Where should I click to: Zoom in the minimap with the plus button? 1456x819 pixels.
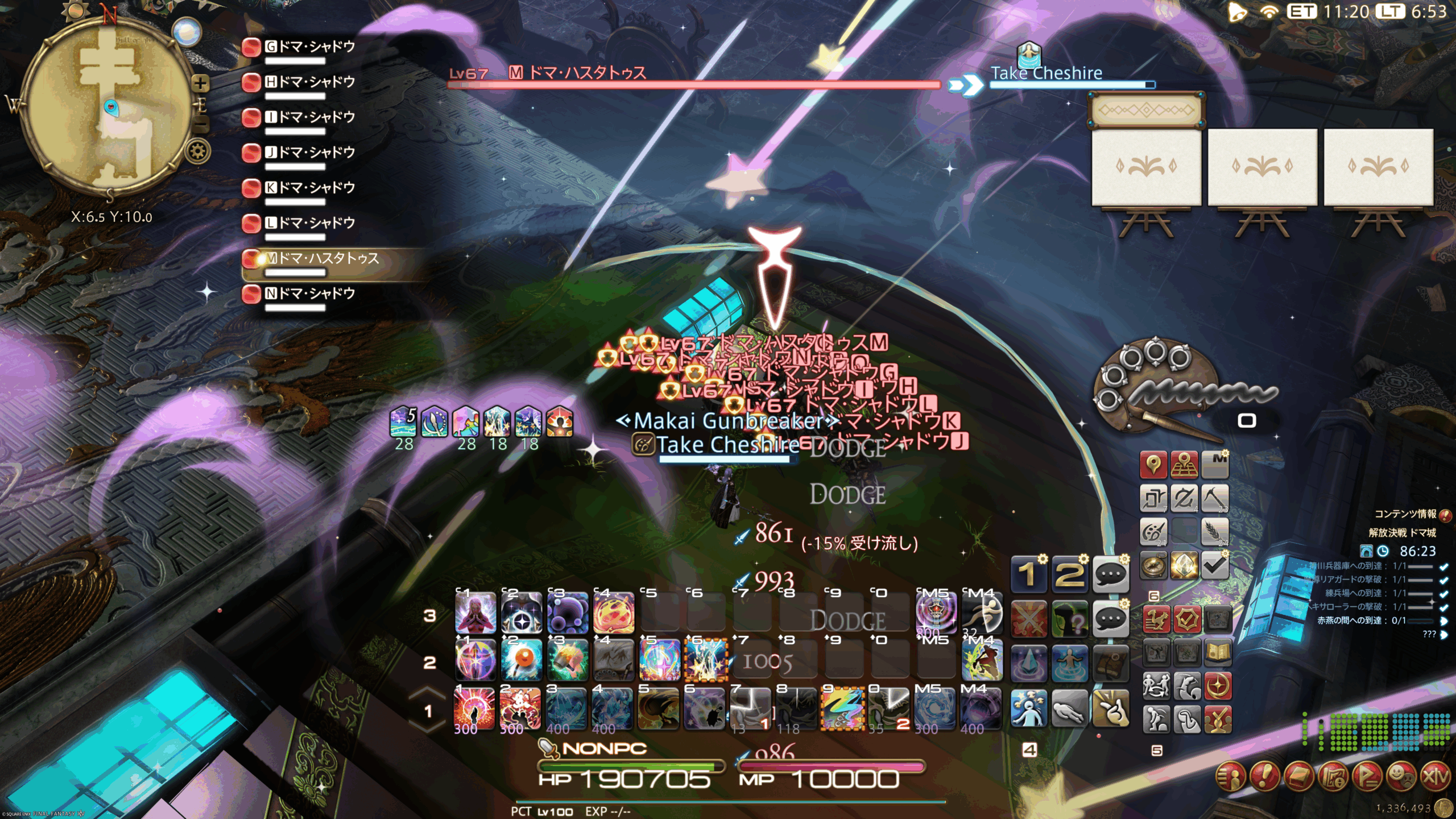200,84
